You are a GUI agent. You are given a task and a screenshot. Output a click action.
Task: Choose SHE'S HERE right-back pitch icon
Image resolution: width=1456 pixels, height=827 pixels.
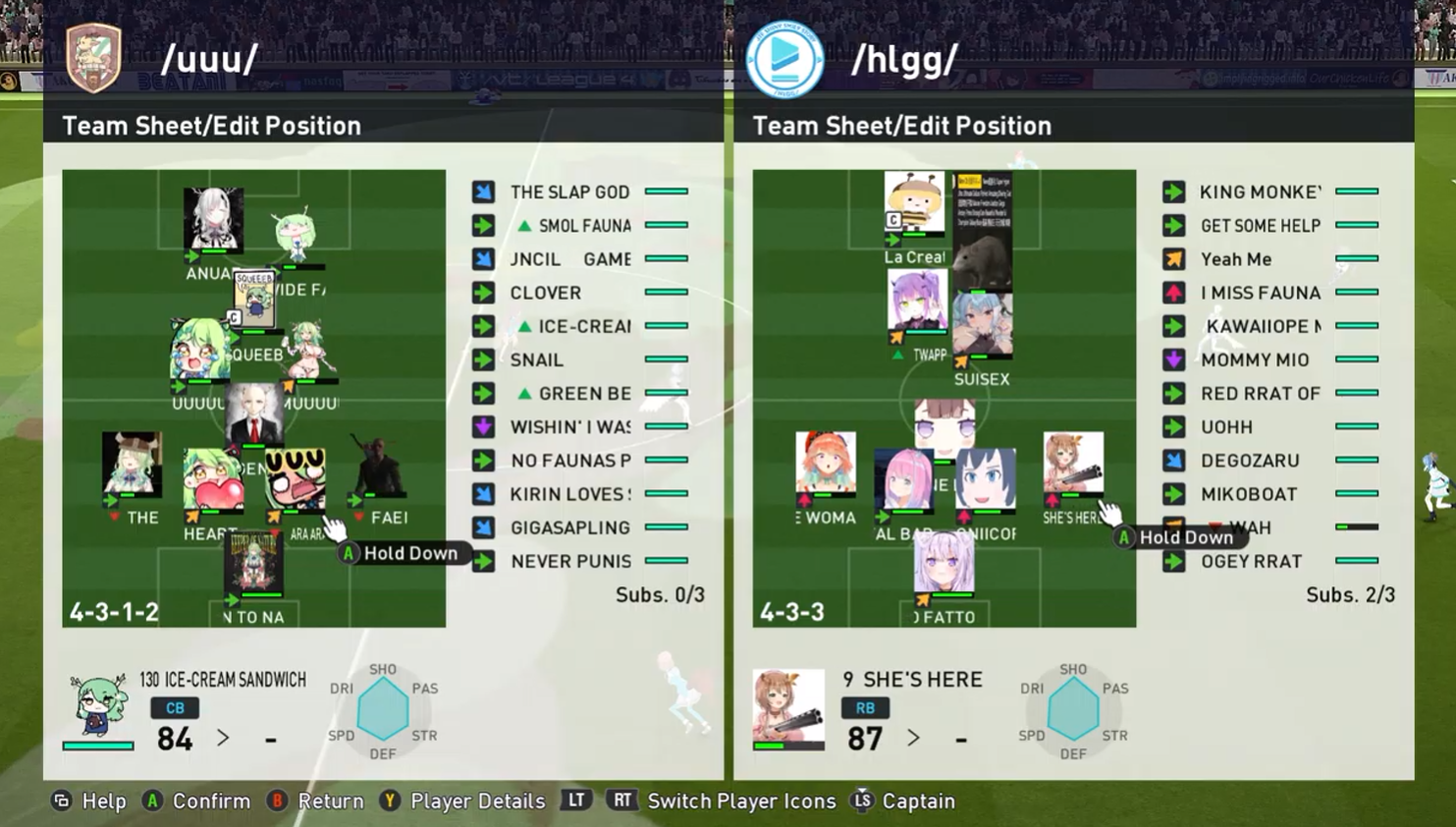1072,463
